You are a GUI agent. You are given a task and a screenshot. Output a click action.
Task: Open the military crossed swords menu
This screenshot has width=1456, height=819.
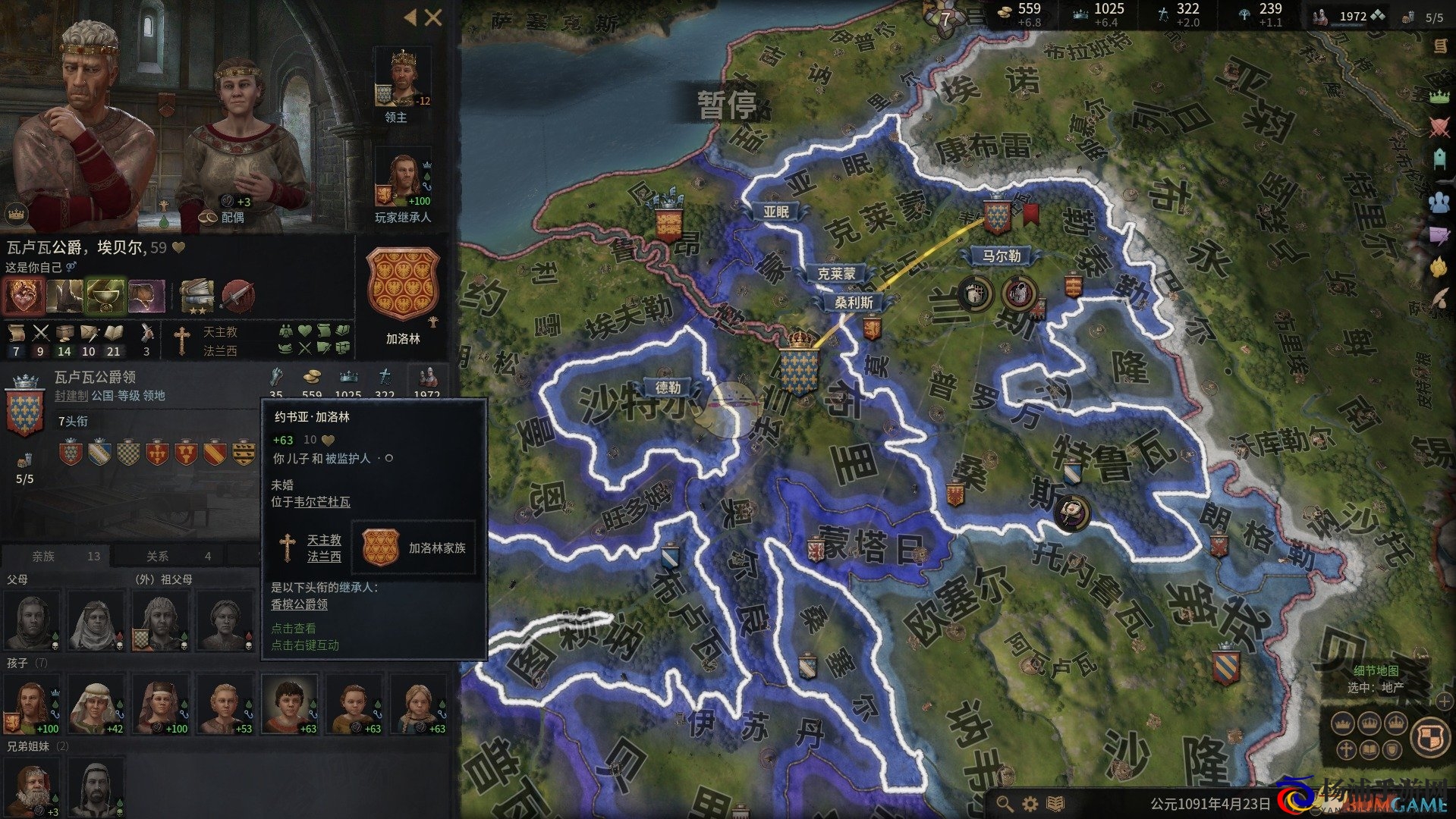tap(1439, 127)
